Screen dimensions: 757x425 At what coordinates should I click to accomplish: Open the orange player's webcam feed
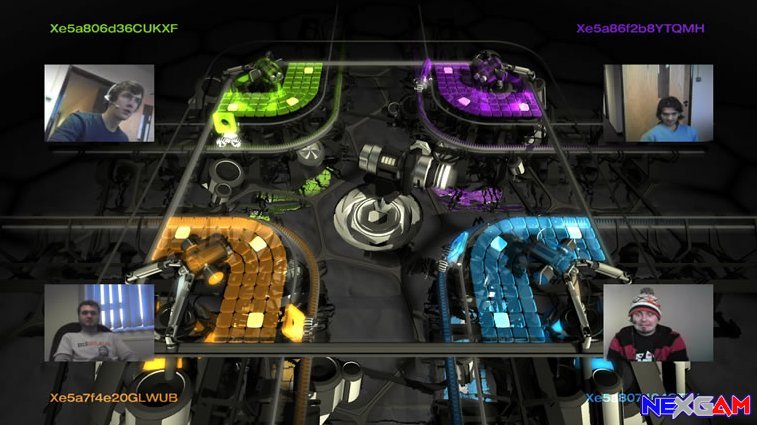[x=99, y=322]
